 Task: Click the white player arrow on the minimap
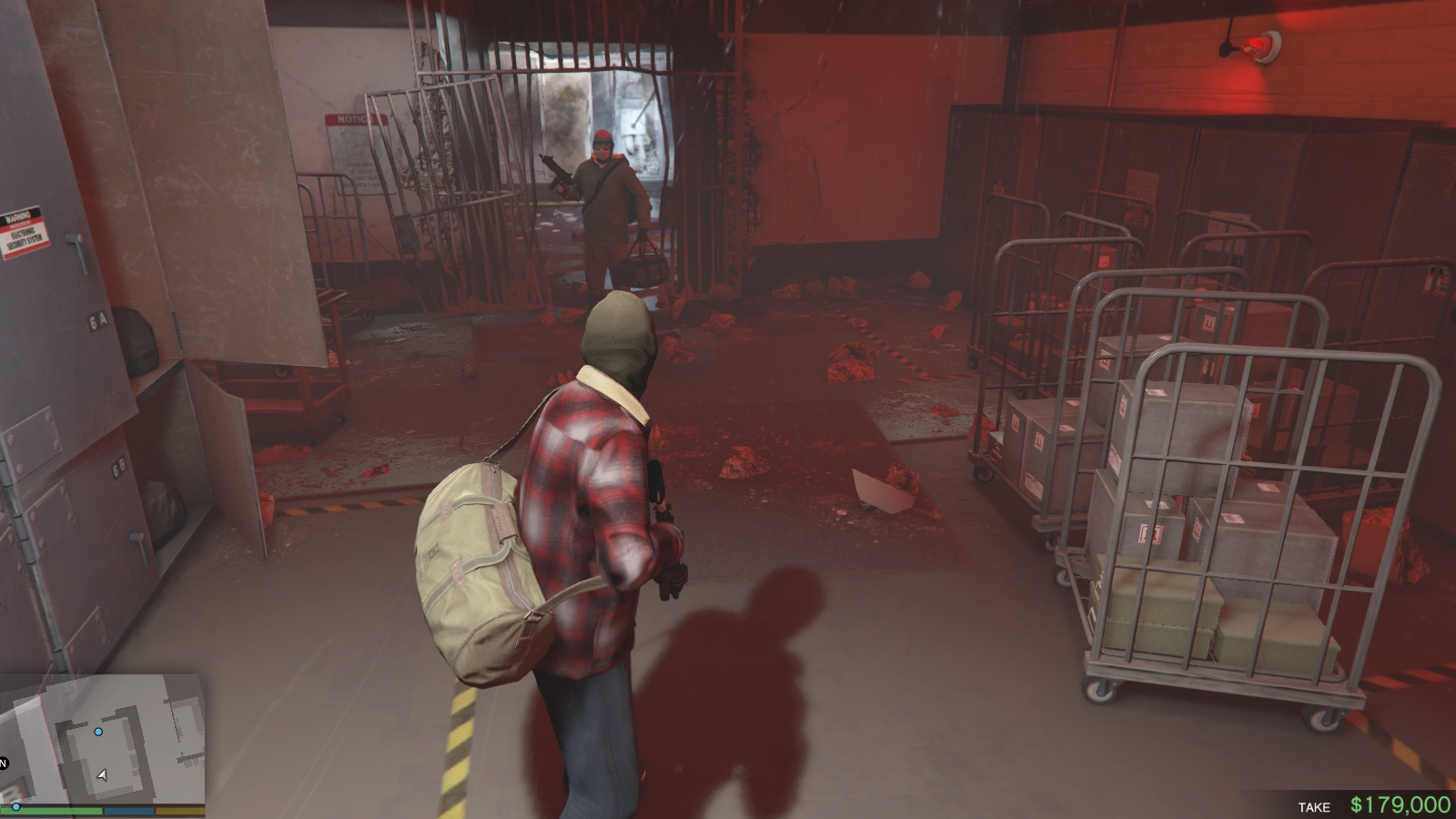[102, 775]
